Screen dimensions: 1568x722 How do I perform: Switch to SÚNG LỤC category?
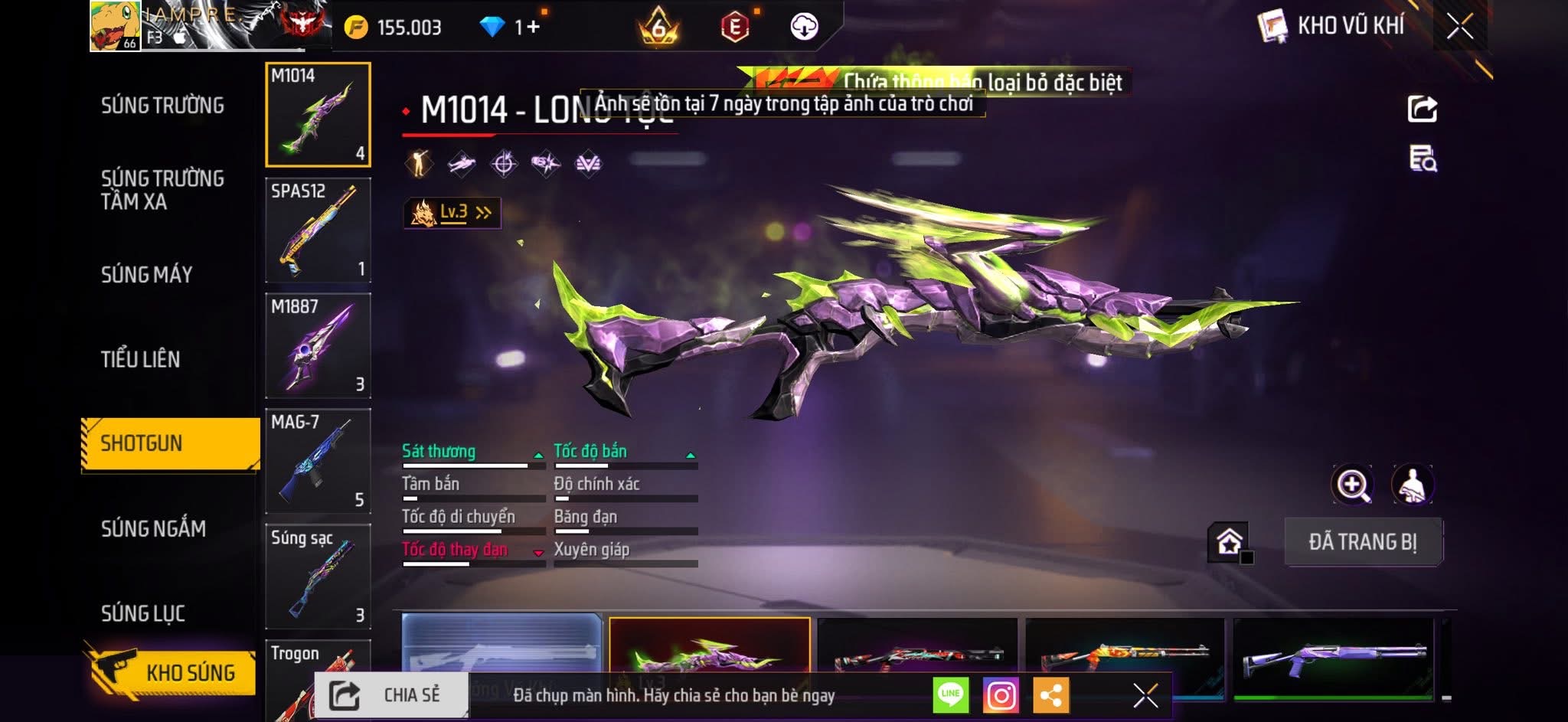click(x=143, y=613)
